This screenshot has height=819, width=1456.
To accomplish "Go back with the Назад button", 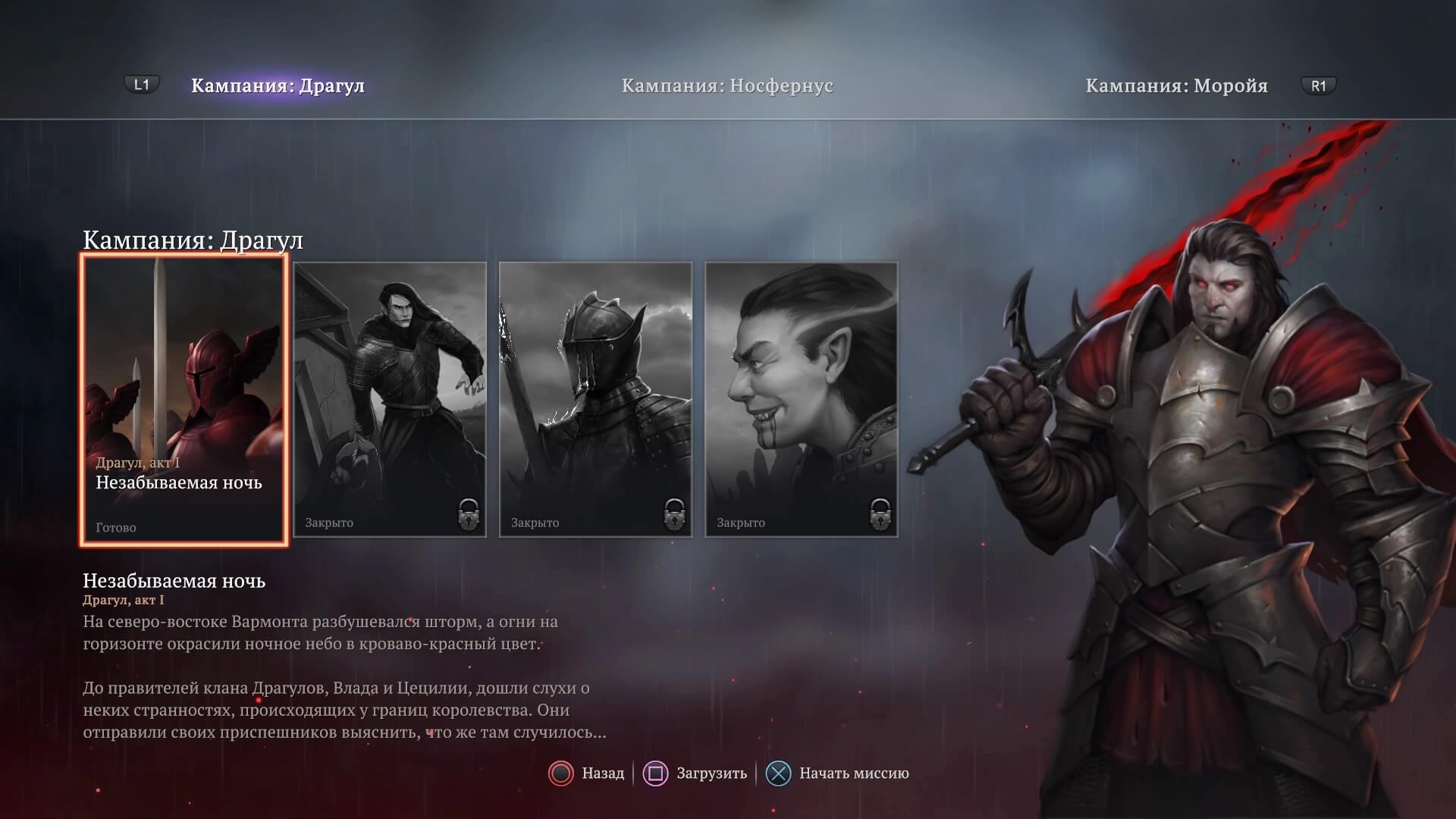I will pos(587,773).
